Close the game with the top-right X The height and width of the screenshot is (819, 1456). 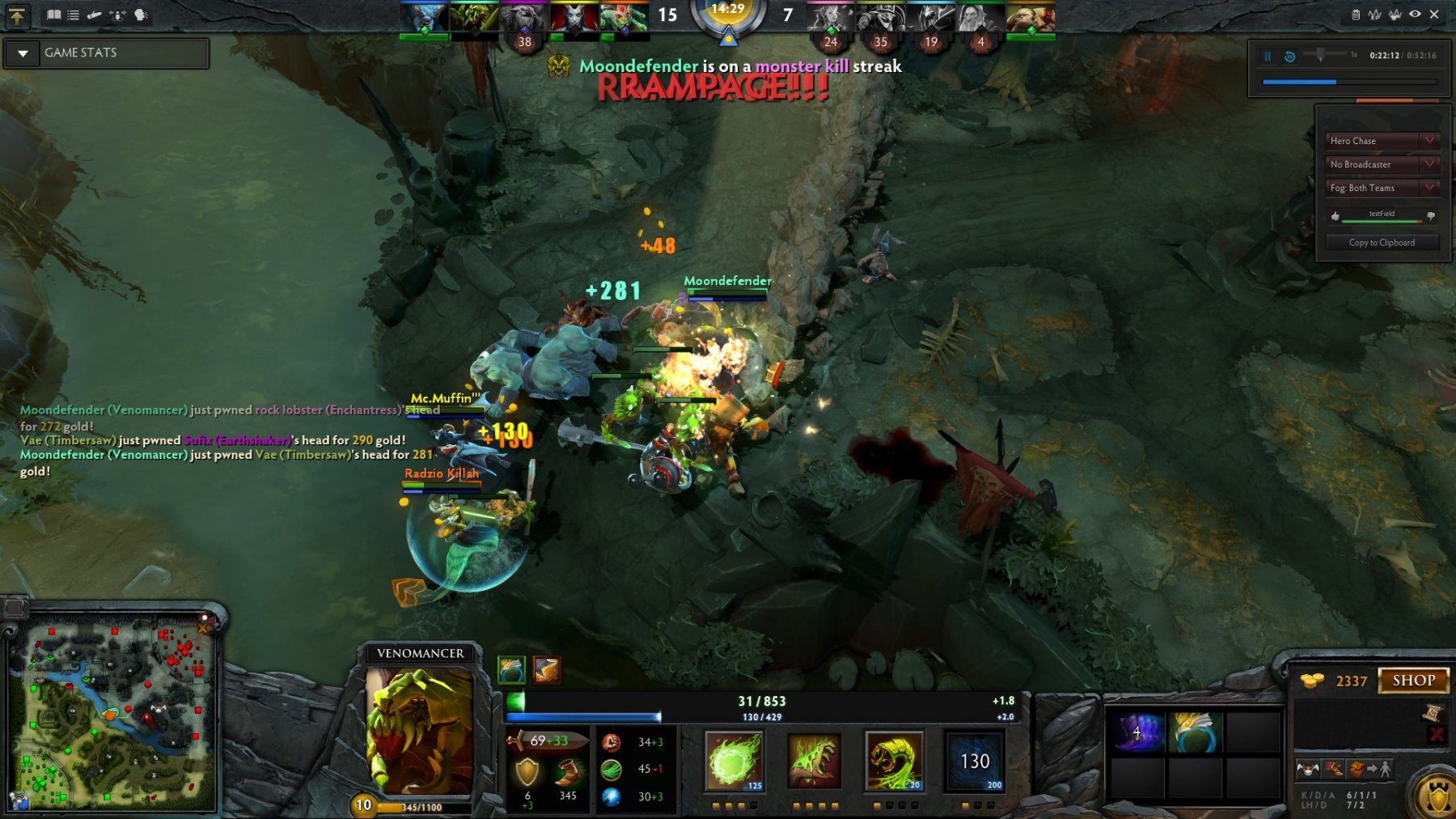[1434, 15]
